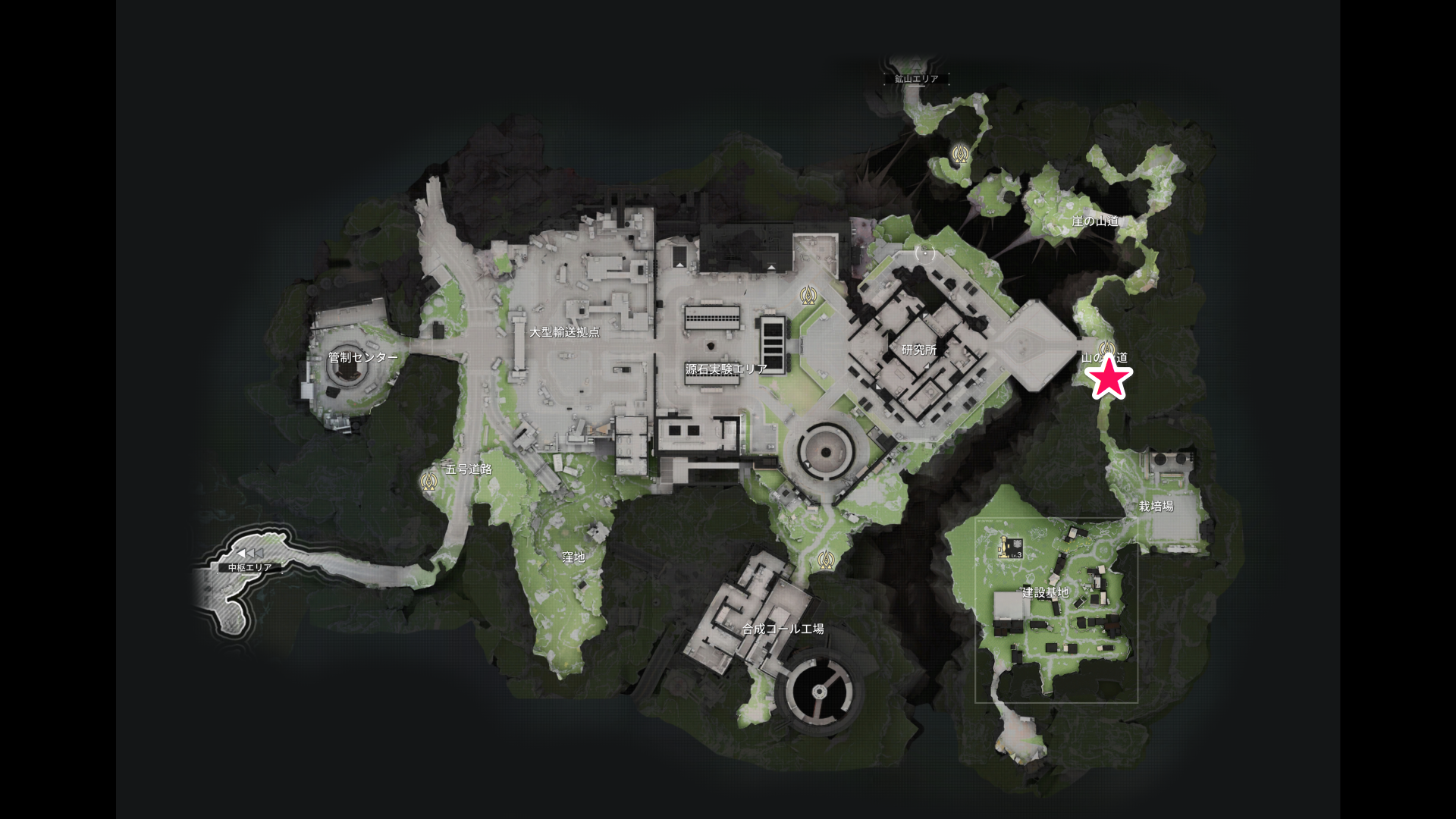Select the fast travel waypoint near the 鉱山エリア path
This screenshot has height=819, width=1456.
pos(961,155)
